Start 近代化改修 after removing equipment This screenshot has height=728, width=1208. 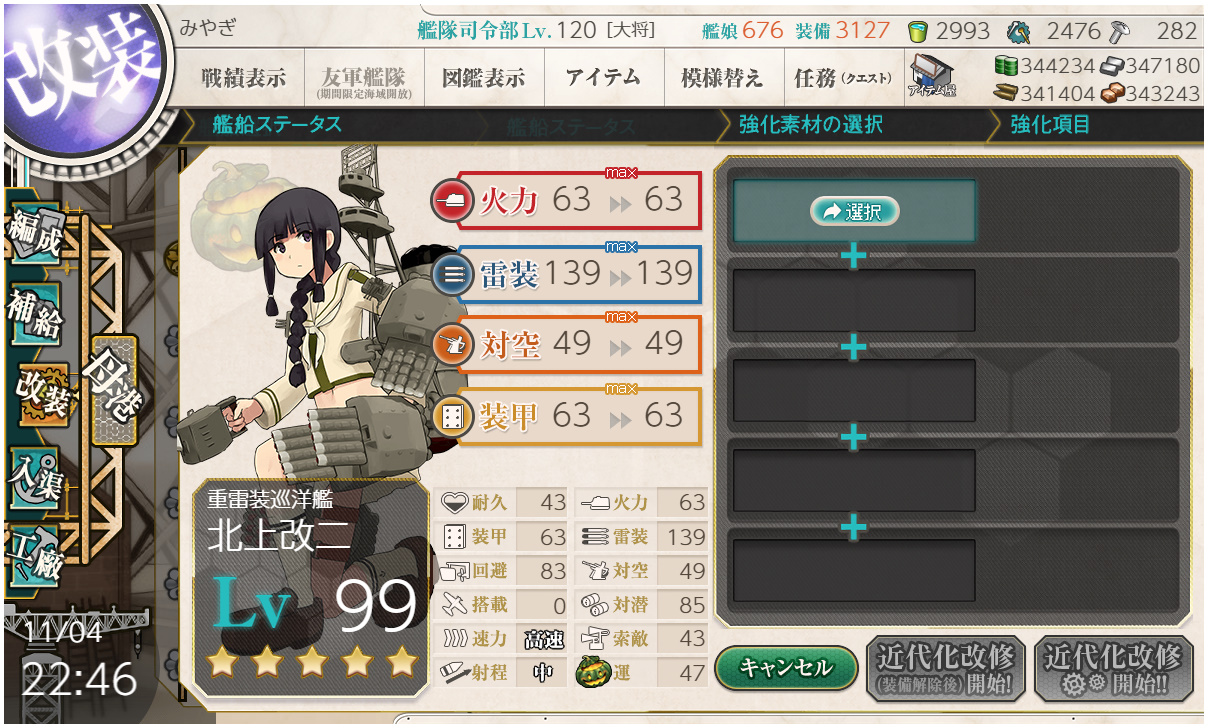pyautogui.click(x=945, y=667)
